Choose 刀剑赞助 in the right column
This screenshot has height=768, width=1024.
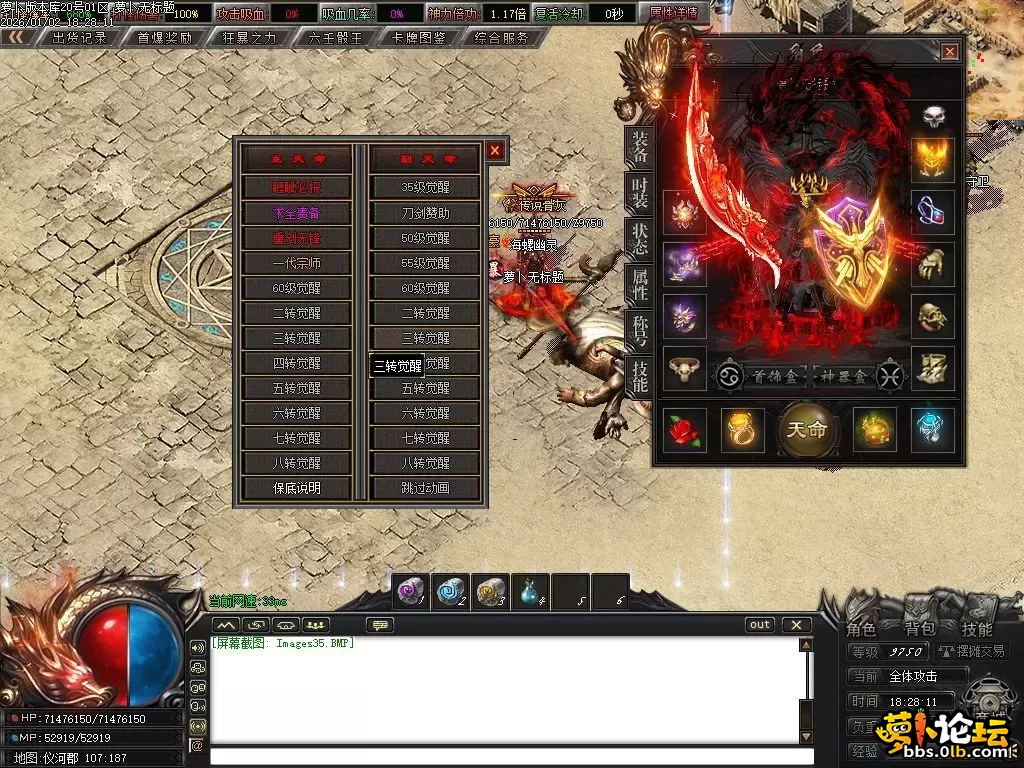tap(425, 213)
